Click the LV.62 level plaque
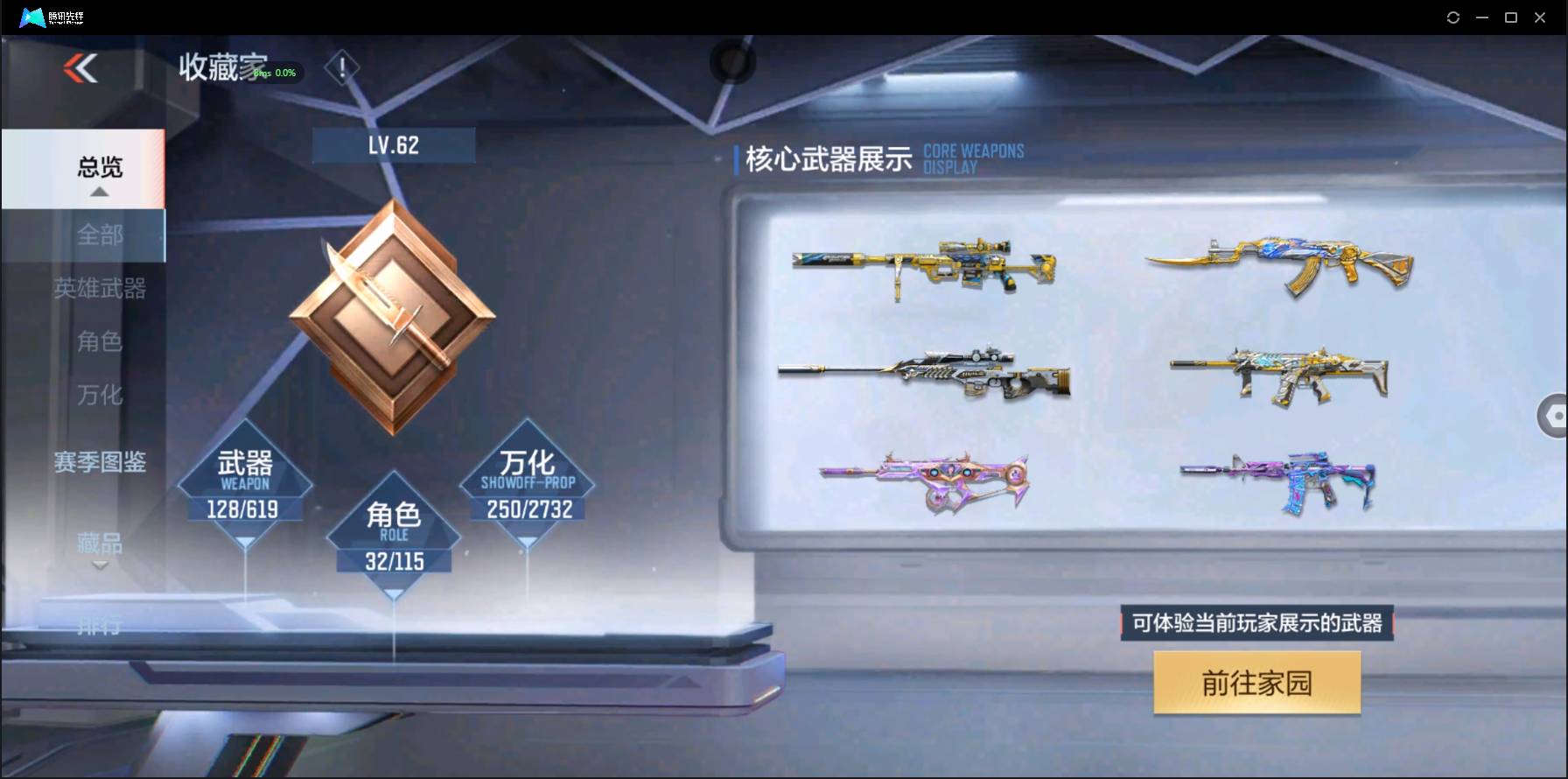This screenshot has height=779, width=1568. tap(394, 144)
